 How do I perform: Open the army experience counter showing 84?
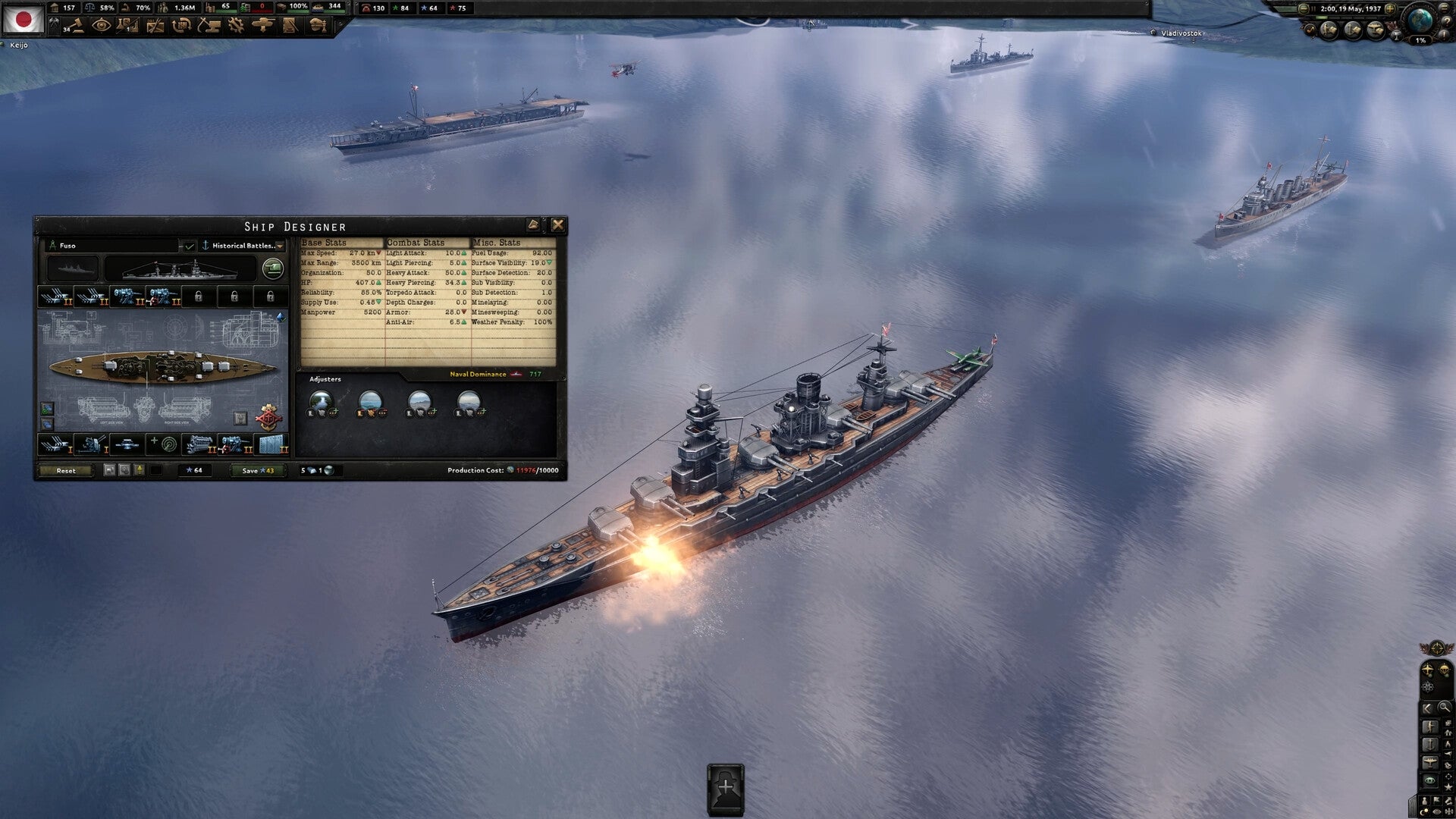coord(402,9)
